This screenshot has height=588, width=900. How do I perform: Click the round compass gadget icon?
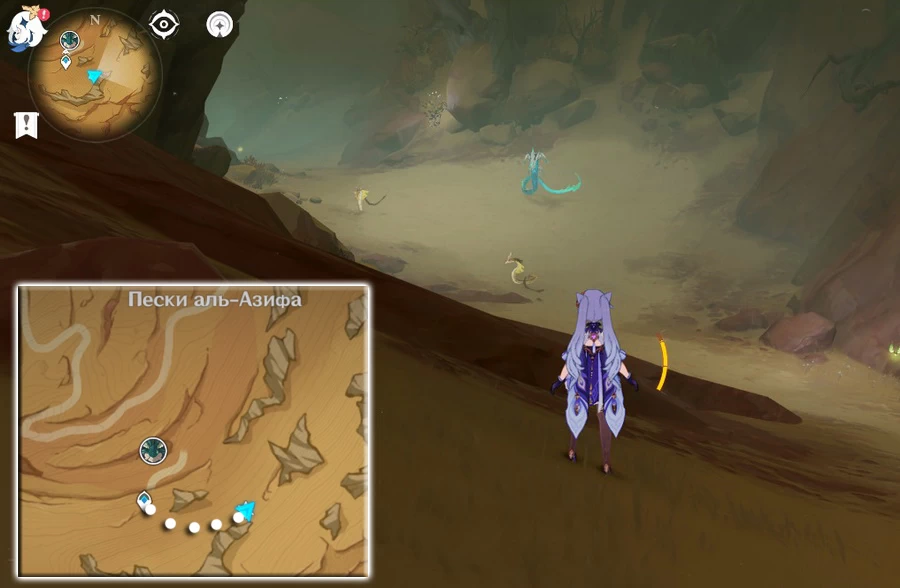220,25
